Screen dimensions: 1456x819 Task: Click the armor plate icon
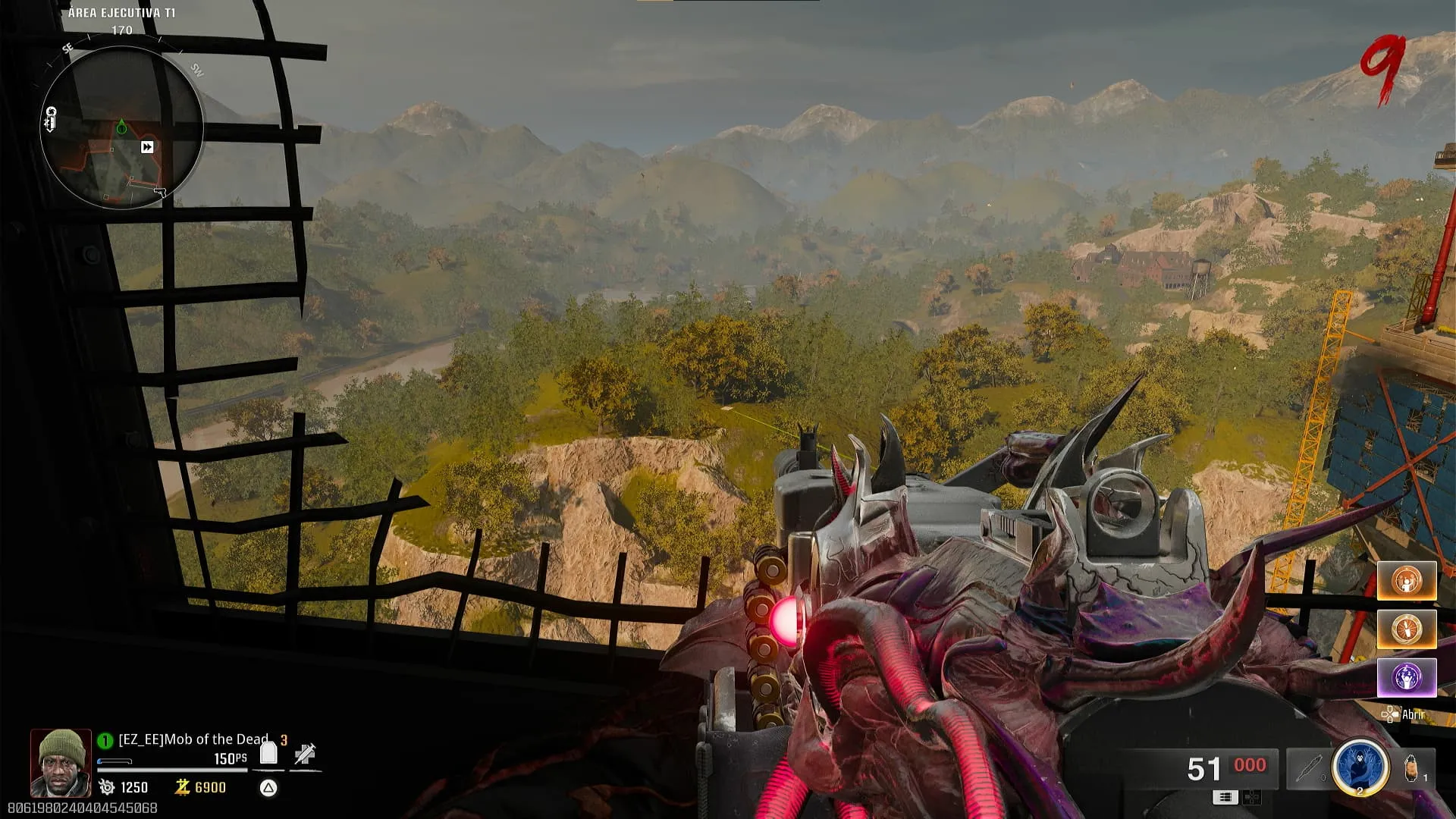click(268, 753)
